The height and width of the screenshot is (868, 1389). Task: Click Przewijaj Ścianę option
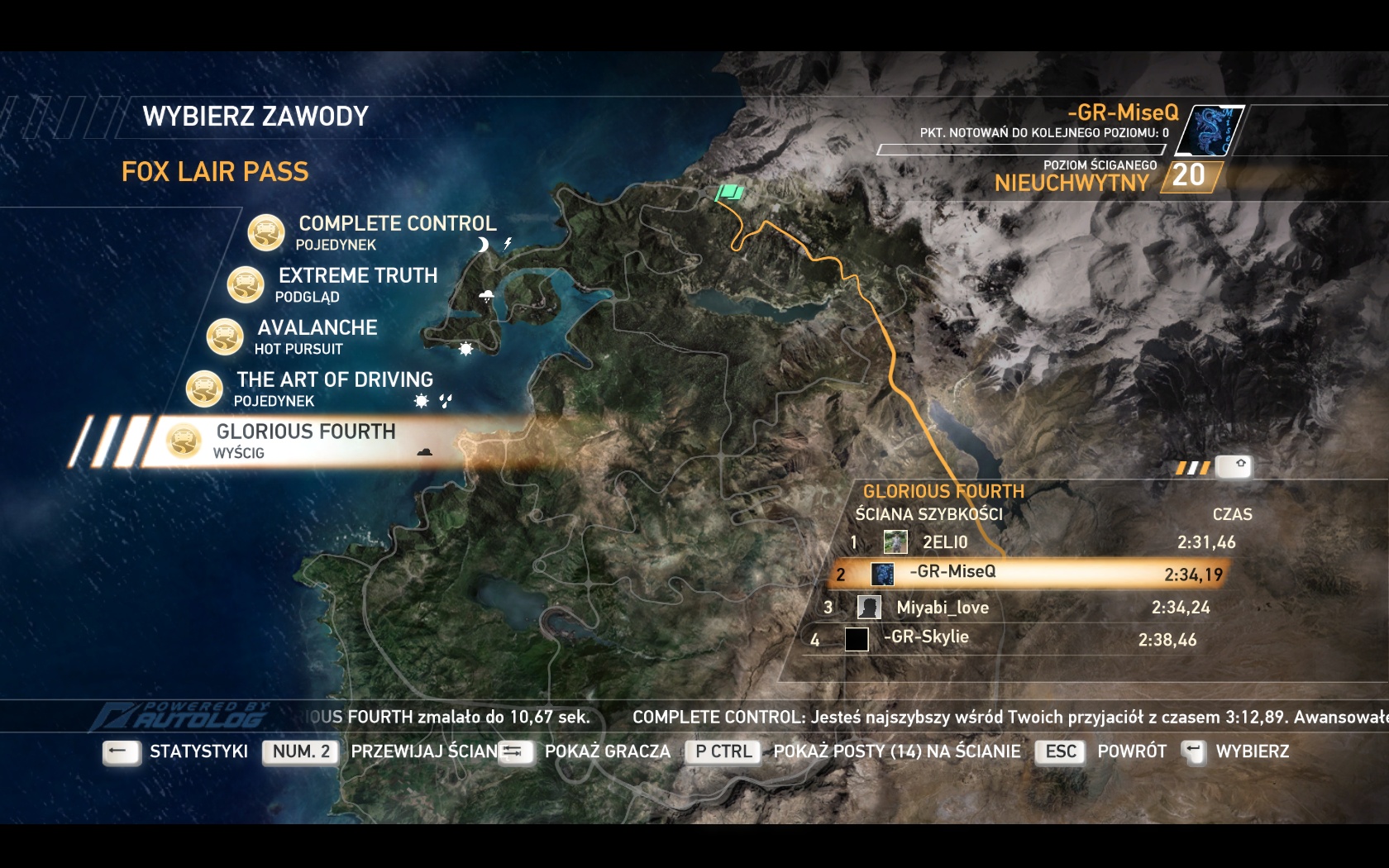(425, 751)
